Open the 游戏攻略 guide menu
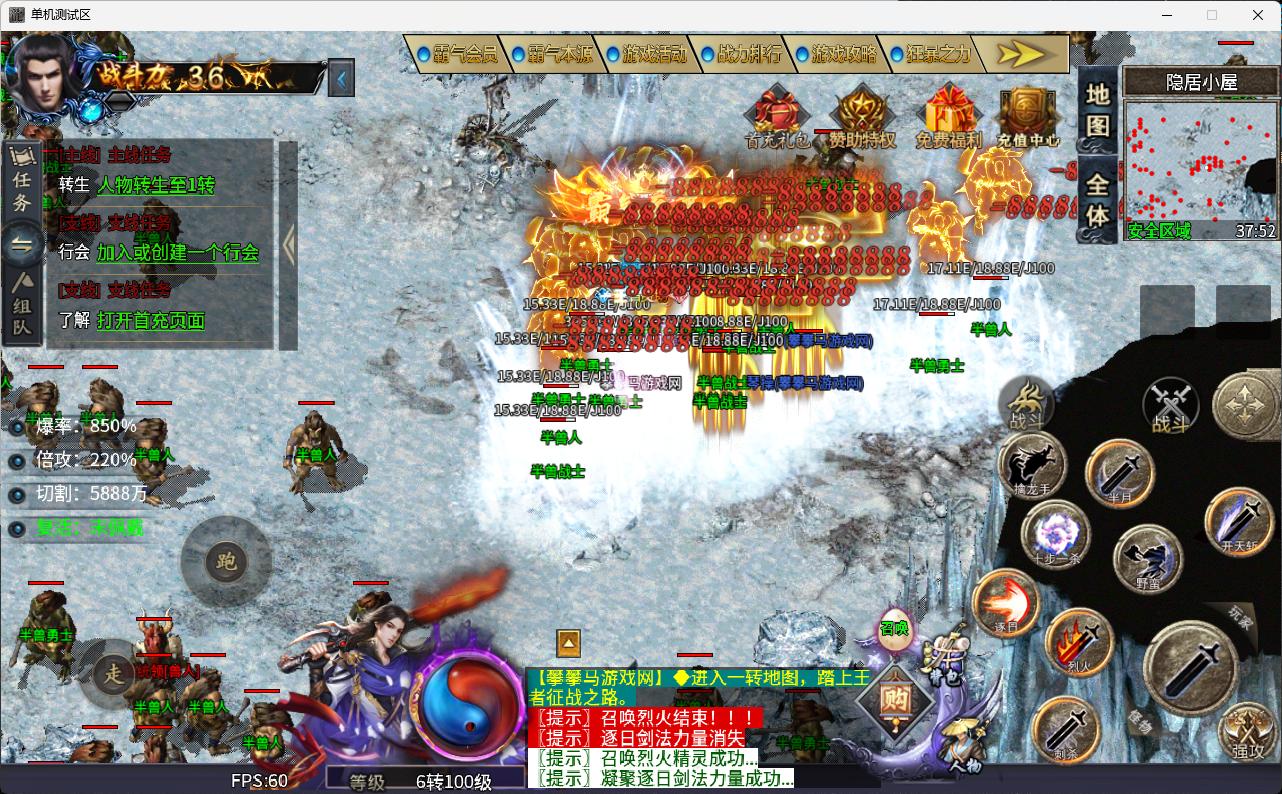Image resolution: width=1282 pixels, height=794 pixels. pos(835,54)
